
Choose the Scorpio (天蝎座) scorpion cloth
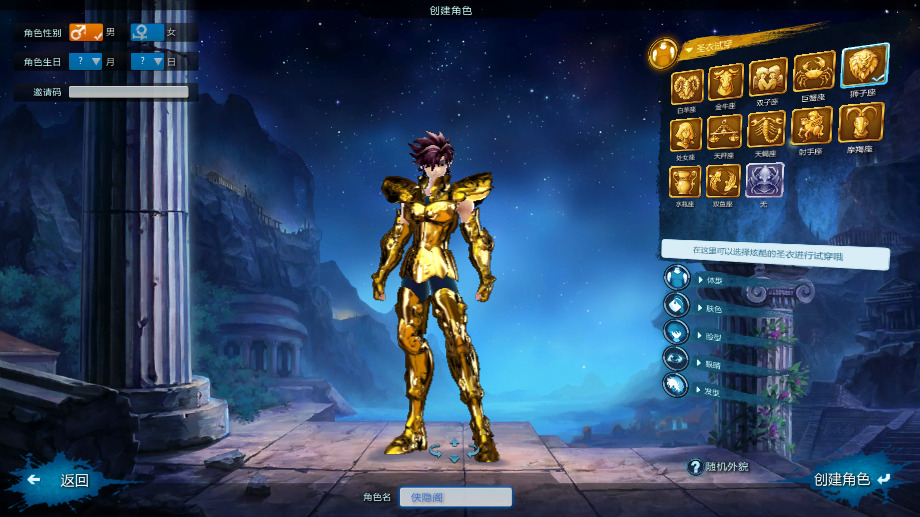[767, 129]
